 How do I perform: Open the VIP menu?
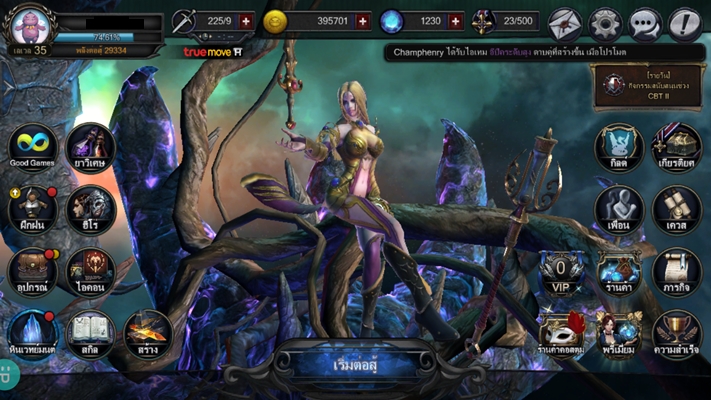point(561,270)
